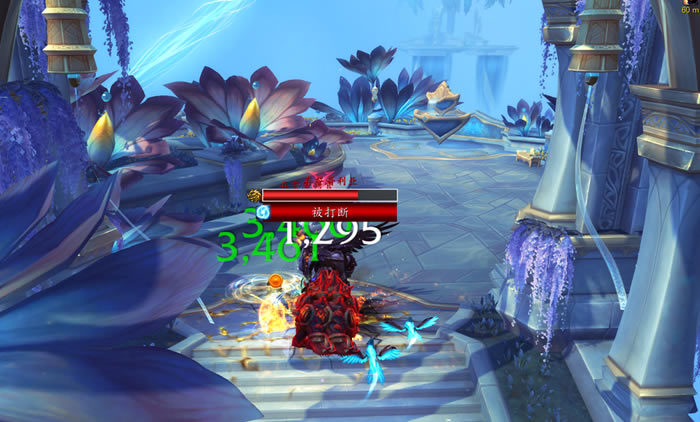This screenshot has width=700, height=422.
Task: Target the enemy via its red nameplate
Action: coord(329,196)
